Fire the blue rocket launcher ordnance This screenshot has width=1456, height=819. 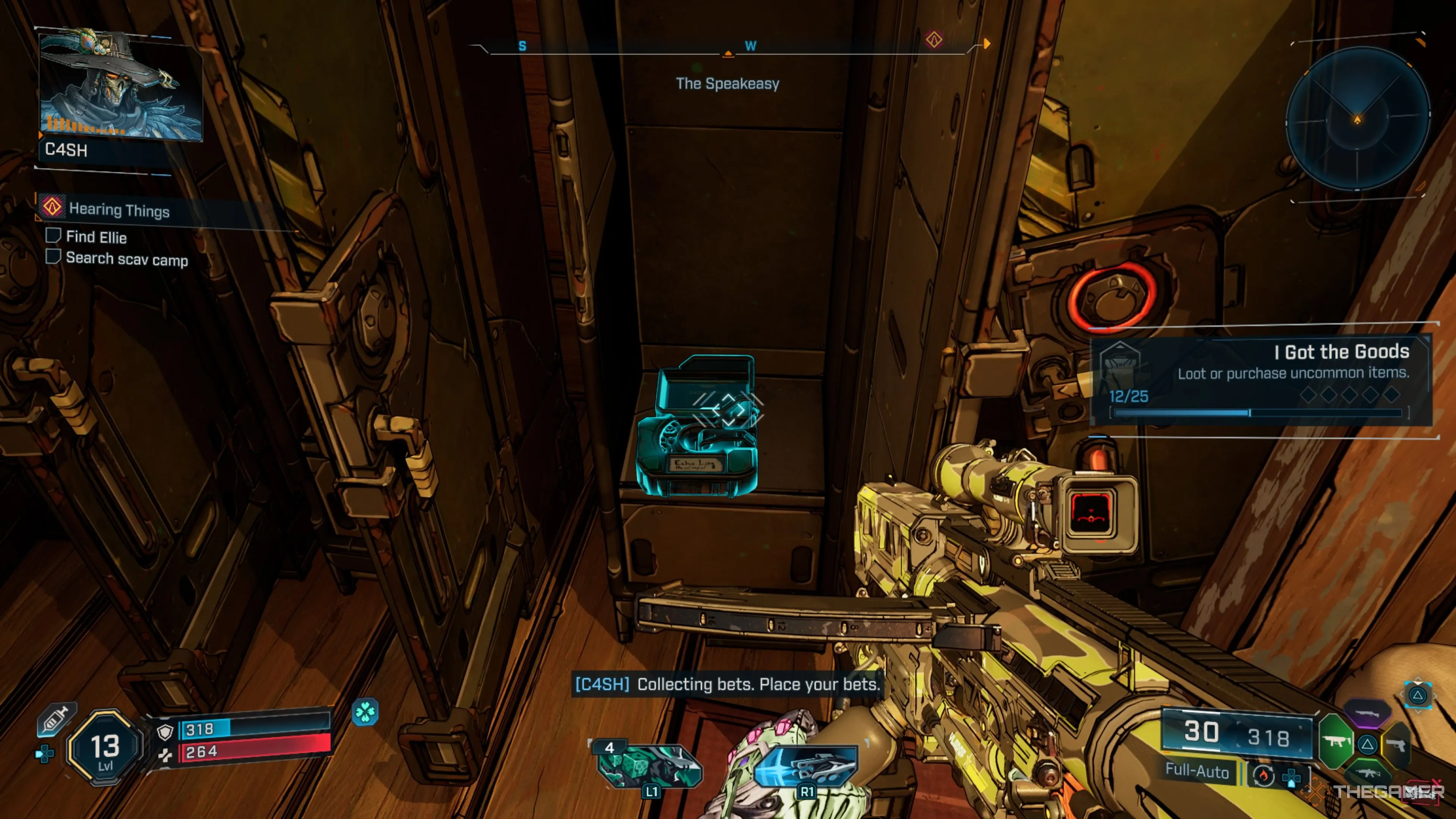coord(806,765)
